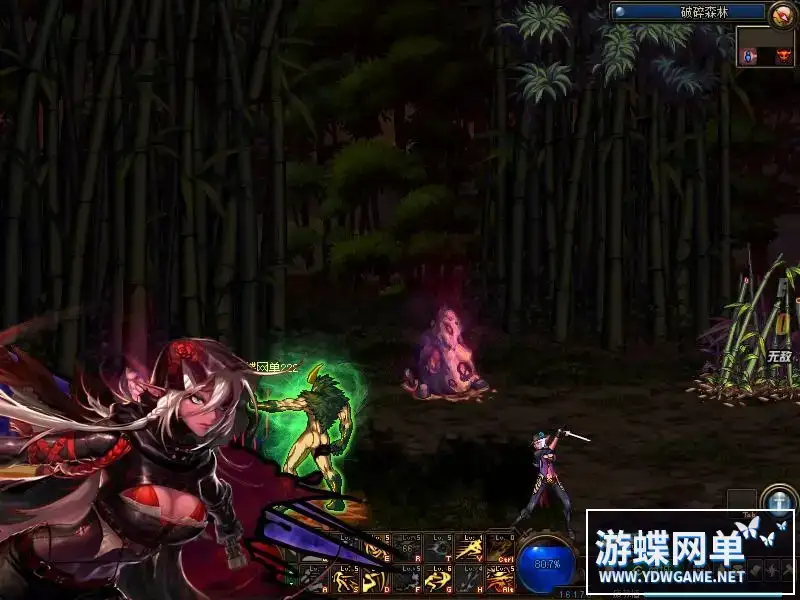Use the skill in the S slot
Image resolution: width=800 pixels, height=600 pixels.
click(345, 577)
